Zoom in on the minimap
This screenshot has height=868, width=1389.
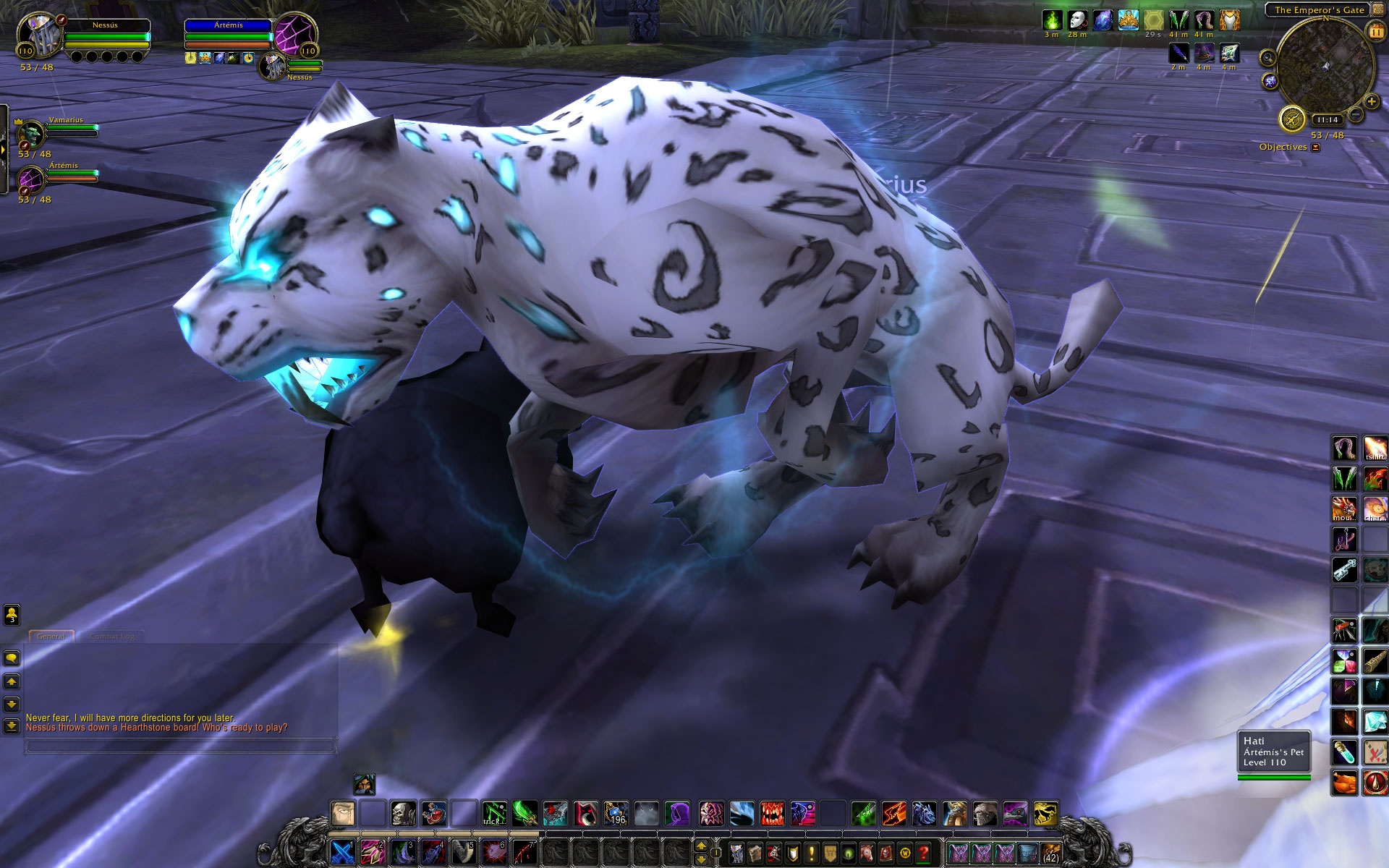[x=1371, y=102]
